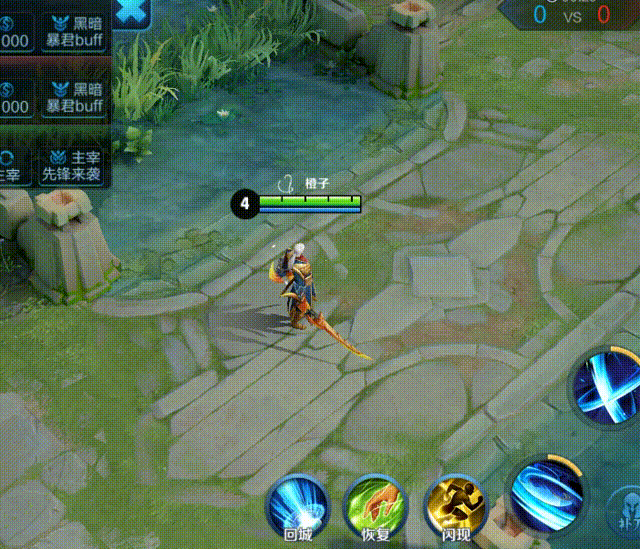Use the 恢复 heal ability
The image size is (640, 549).
pyautogui.click(x=375, y=507)
